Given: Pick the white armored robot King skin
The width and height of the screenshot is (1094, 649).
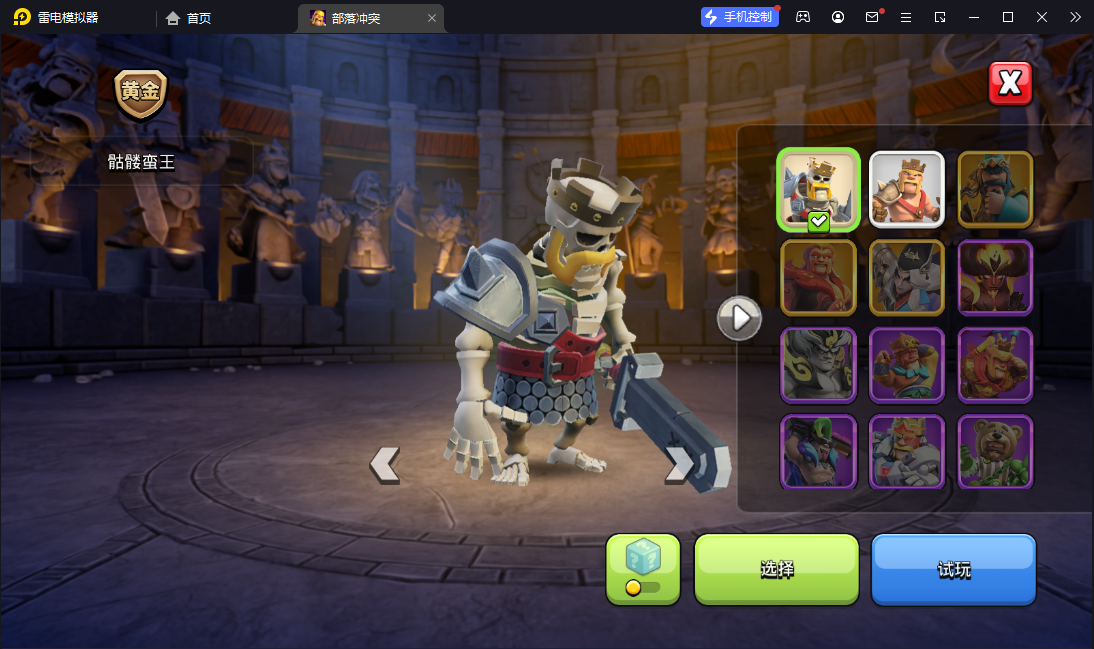Looking at the screenshot, I should coord(906,452).
